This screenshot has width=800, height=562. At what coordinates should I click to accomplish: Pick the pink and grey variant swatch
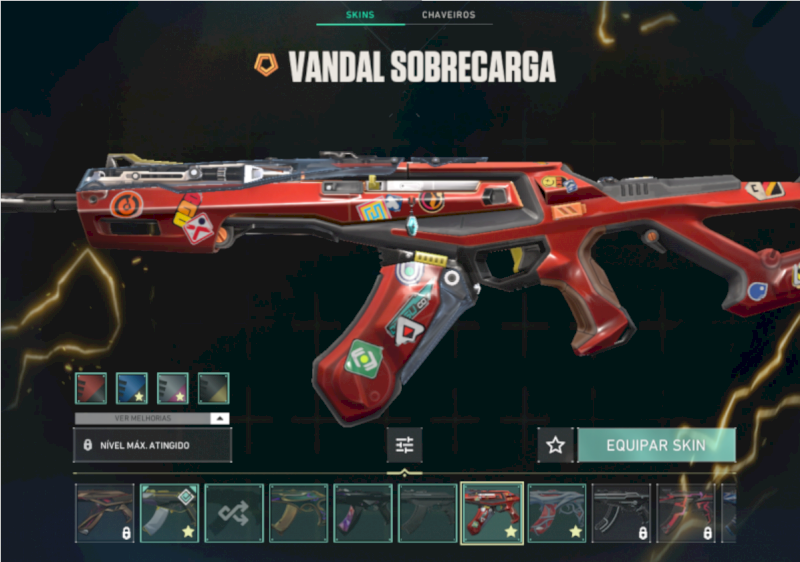tap(173, 388)
